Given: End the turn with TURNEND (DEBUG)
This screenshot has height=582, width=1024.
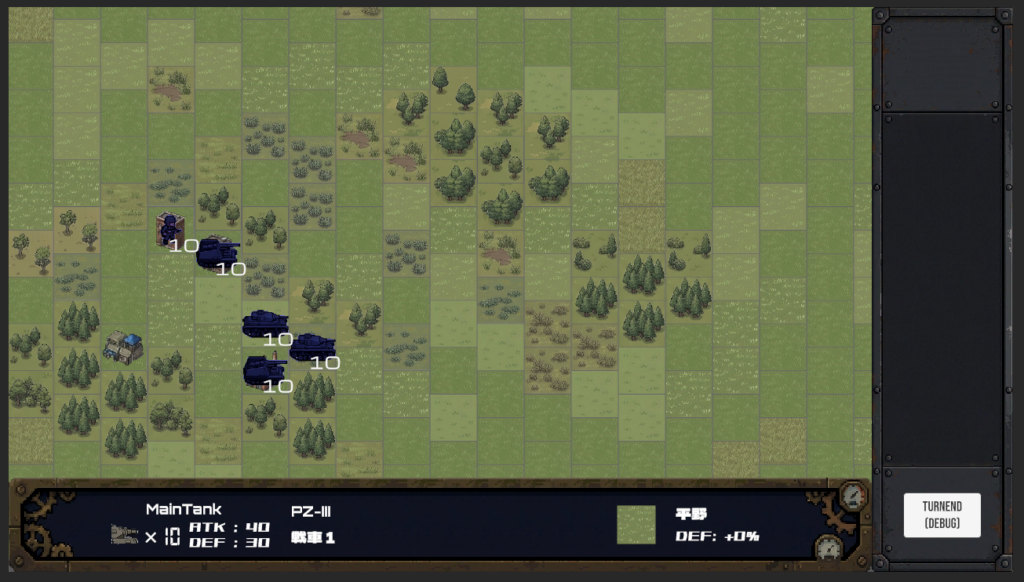Looking at the screenshot, I should (941, 515).
